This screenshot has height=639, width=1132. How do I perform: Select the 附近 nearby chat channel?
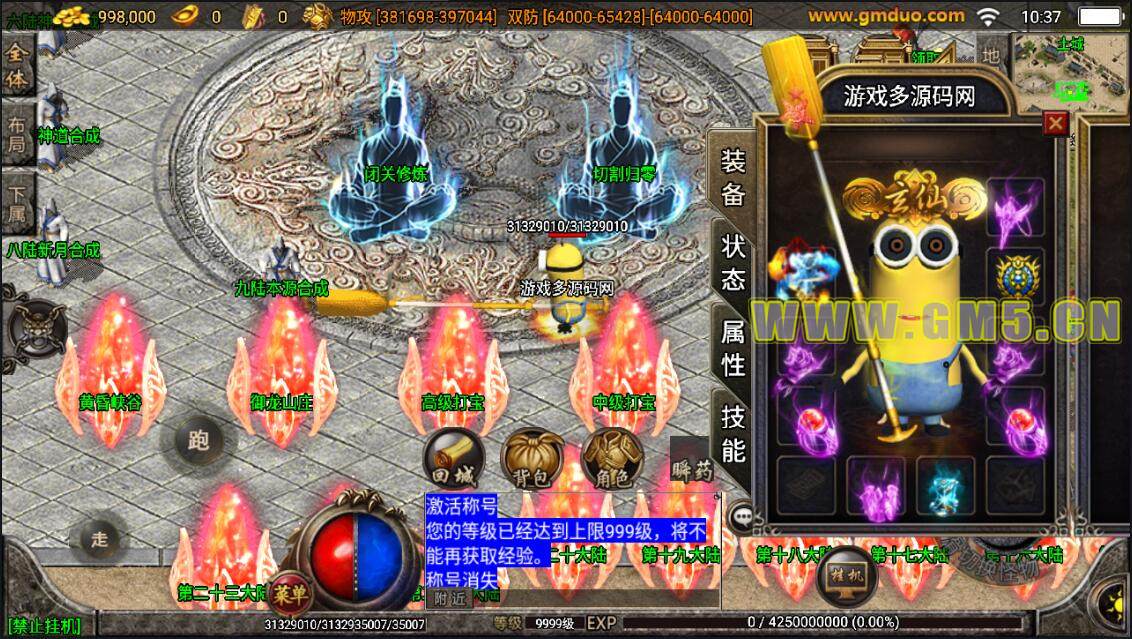tap(449, 598)
